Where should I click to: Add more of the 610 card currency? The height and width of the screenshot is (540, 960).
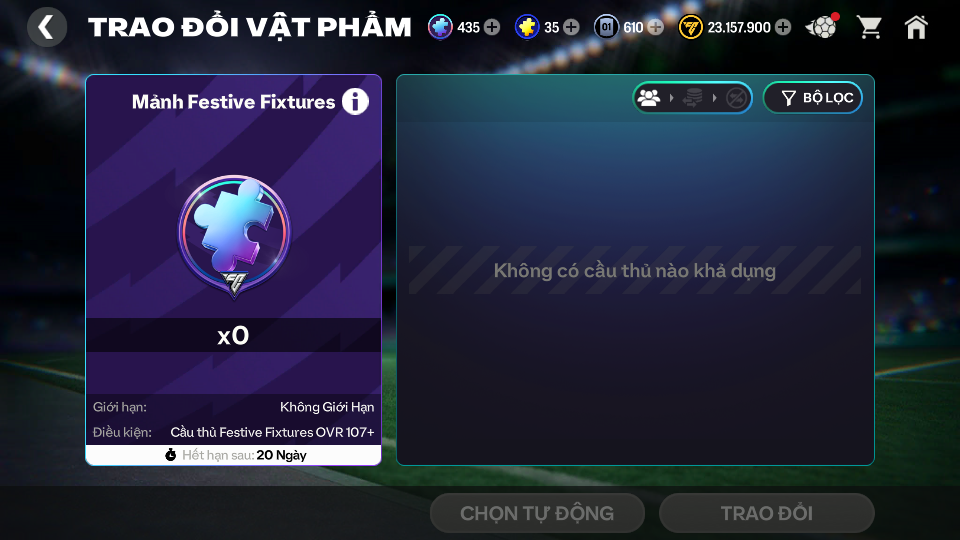(655, 27)
